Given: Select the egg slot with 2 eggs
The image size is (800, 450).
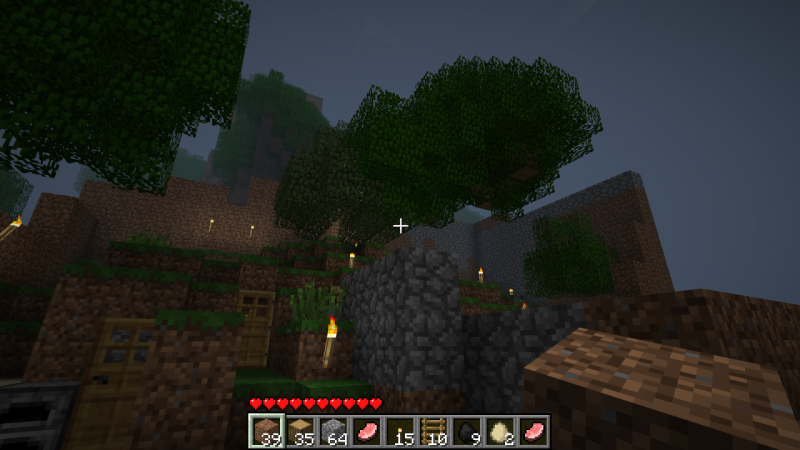Looking at the screenshot, I should point(502,431).
